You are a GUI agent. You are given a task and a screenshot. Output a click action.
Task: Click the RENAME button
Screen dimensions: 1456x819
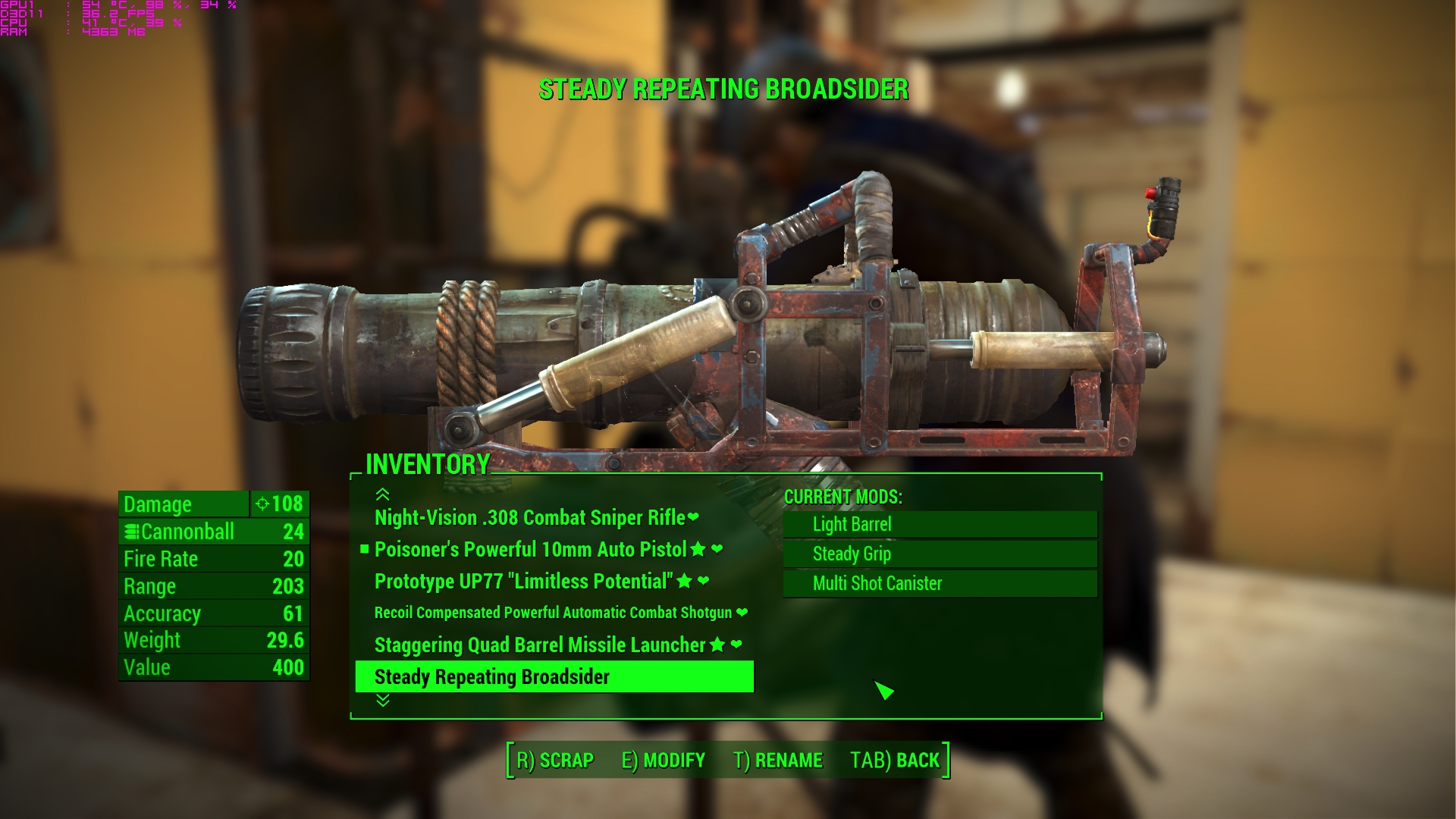780,760
